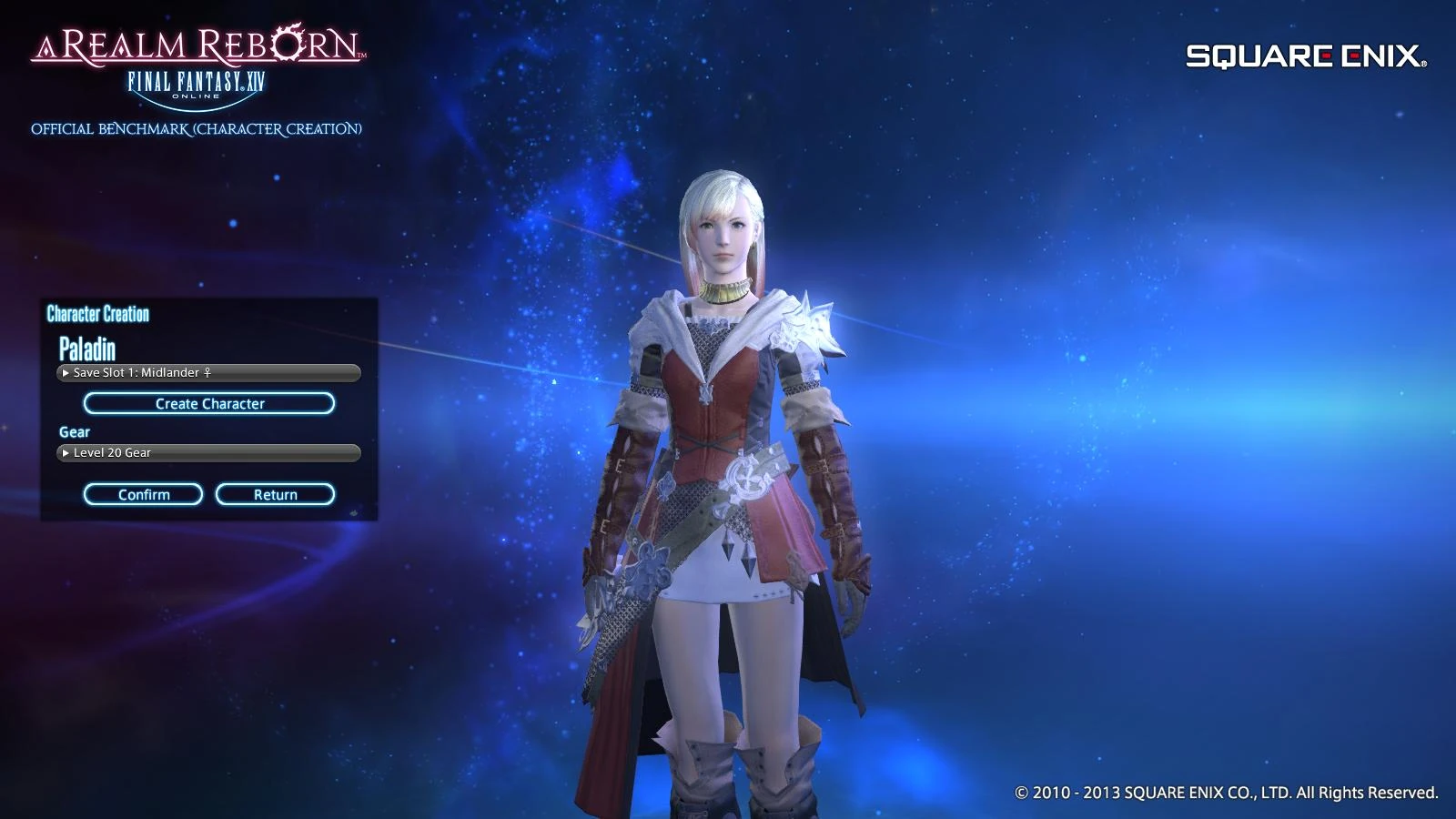
Task: Click the TM mark beside the Realm Reborn logo
Action: 361,55
